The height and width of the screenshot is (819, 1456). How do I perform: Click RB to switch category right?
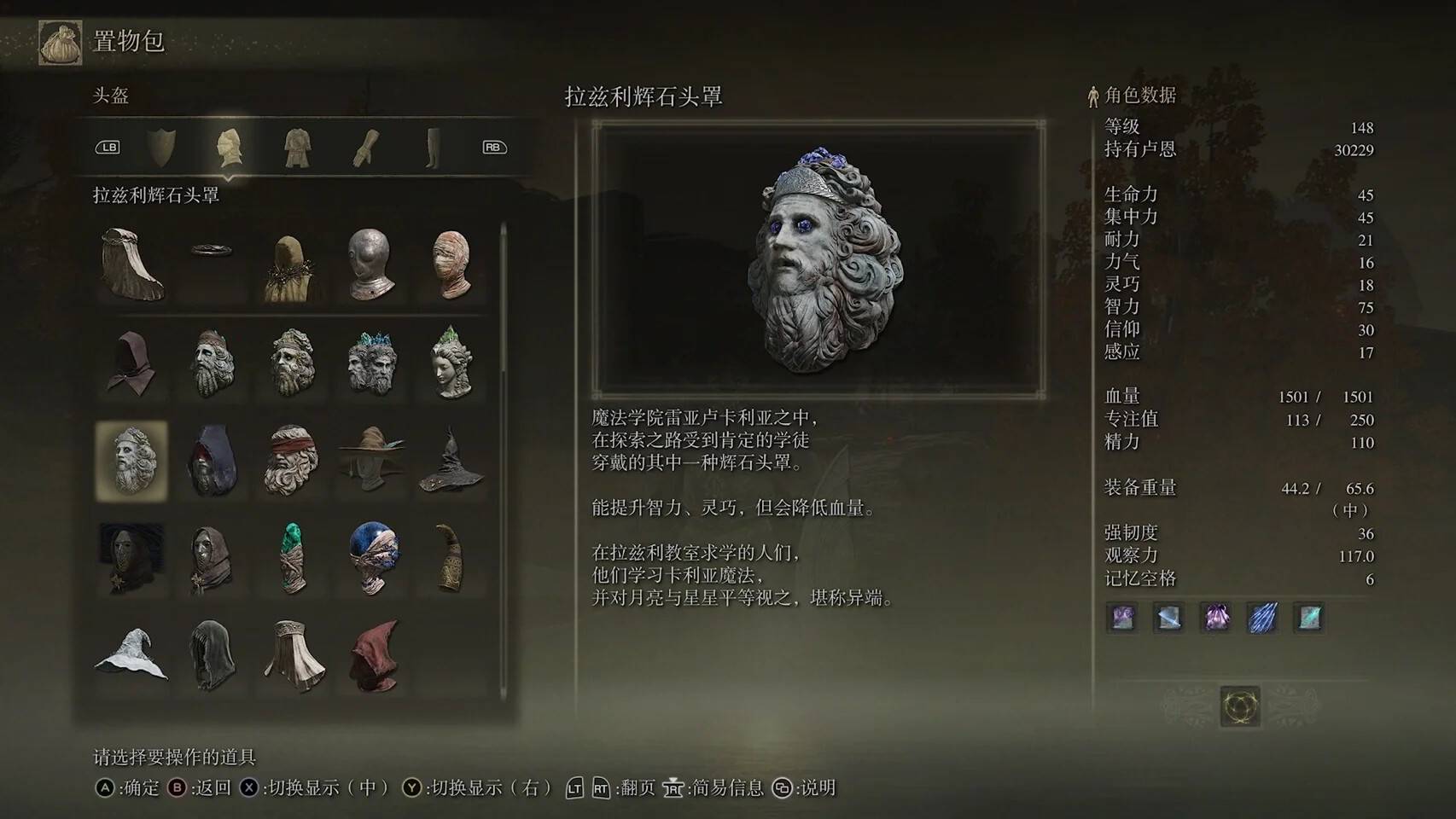click(495, 147)
